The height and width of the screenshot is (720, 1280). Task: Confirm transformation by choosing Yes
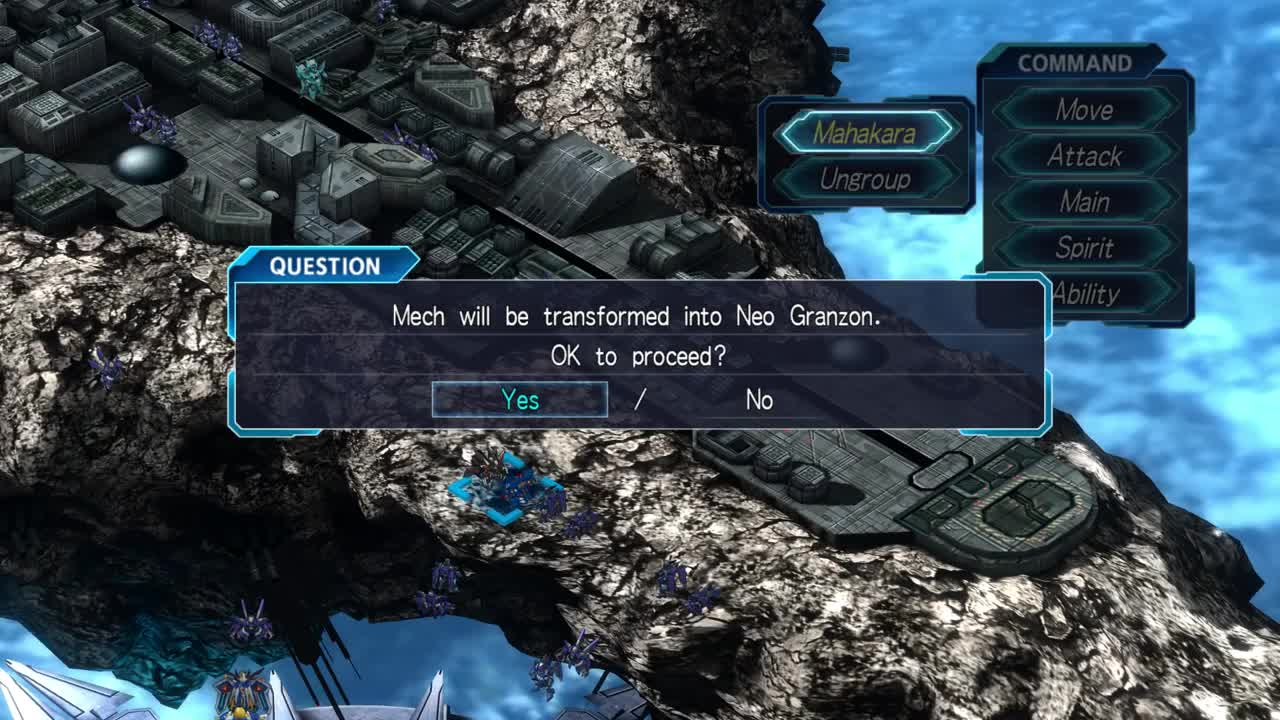[520, 400]
